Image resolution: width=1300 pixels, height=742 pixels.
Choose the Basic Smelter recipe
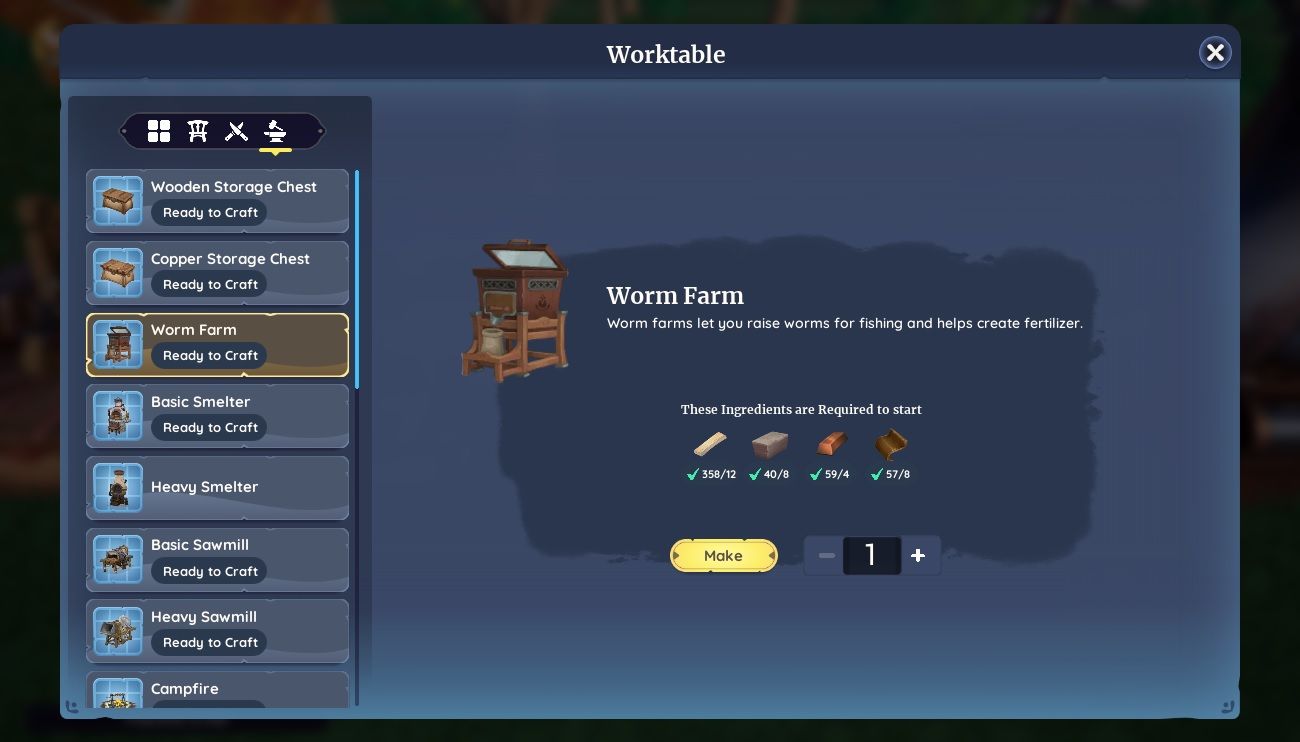coord(217,414)
